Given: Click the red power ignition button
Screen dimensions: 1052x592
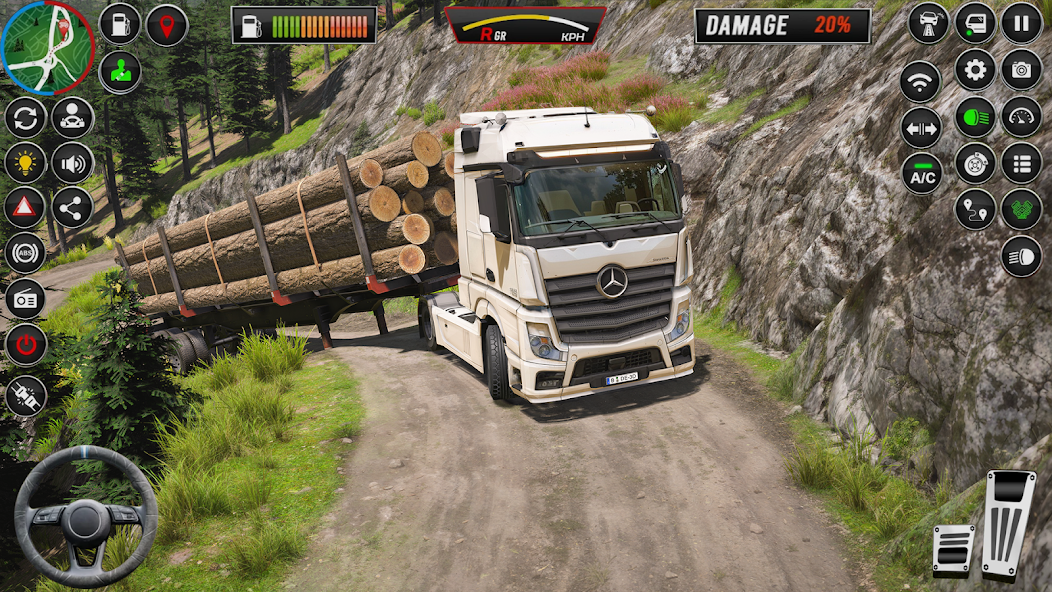Looking at the screenshot, I should (x=25, y=345).
